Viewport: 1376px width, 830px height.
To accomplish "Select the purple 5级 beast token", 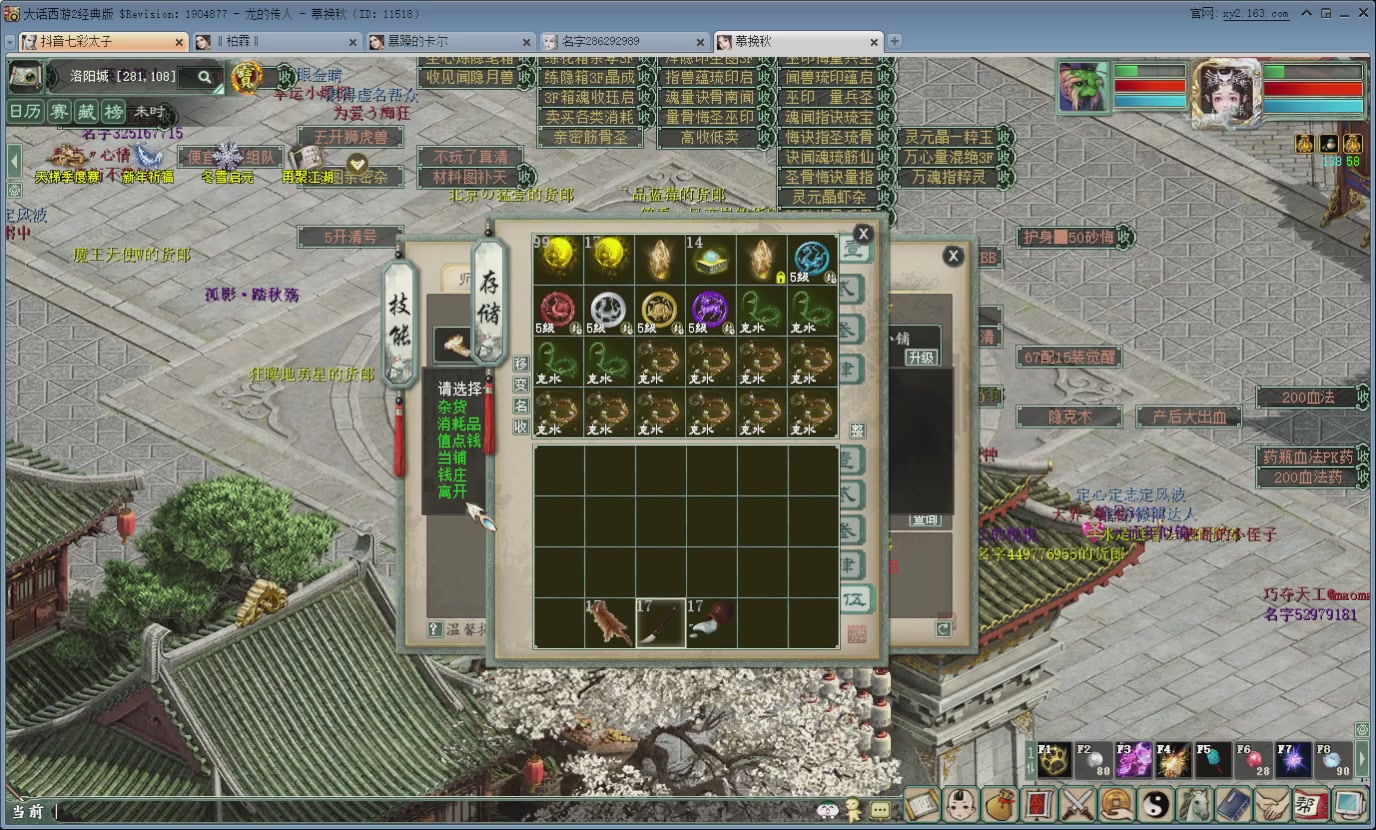I will pyautogui.click(x=710, y=310).
